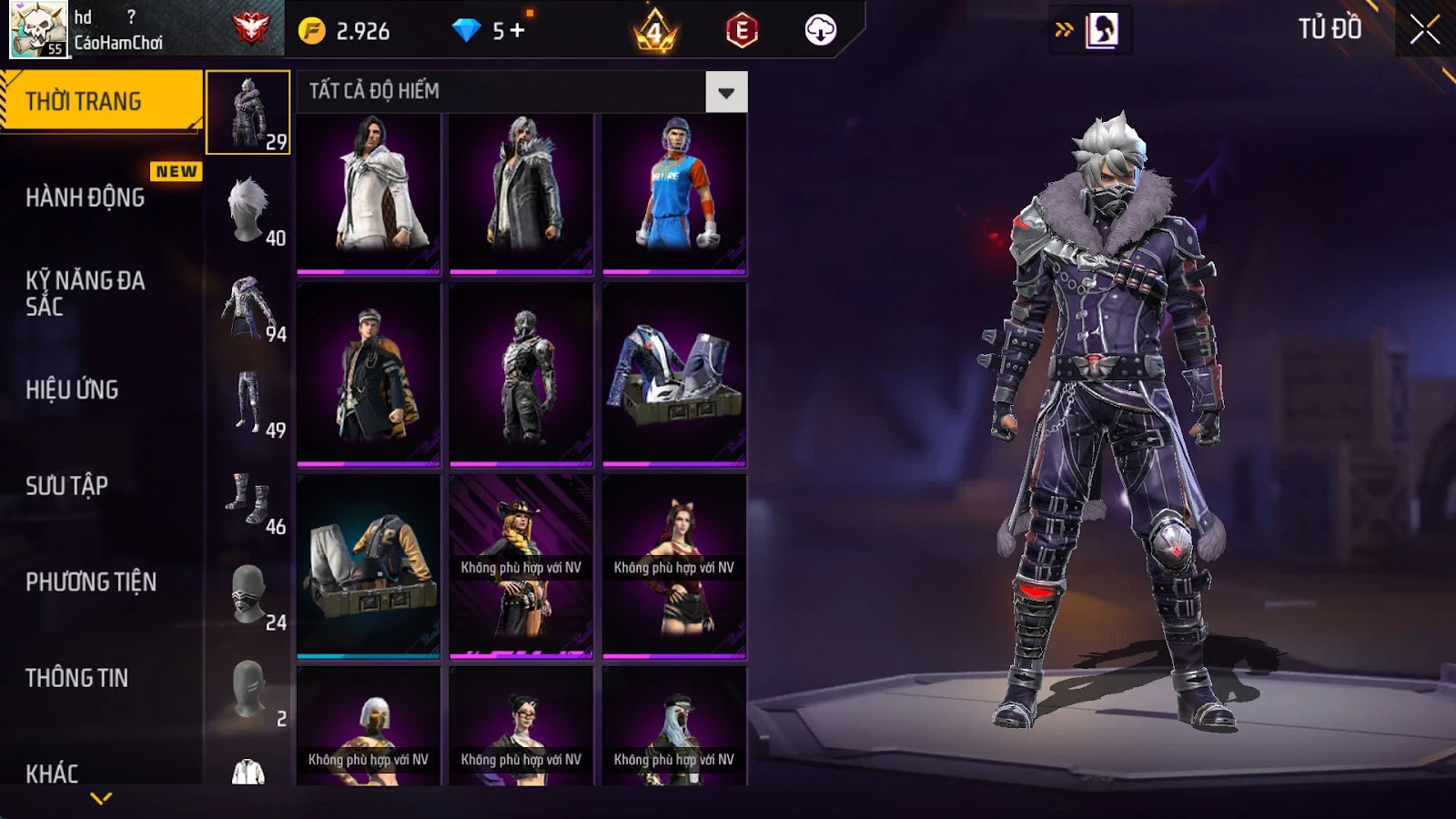The width and height of the screenshot is (1456, 819).
Task: View the Thông Tin tab
Action: click(x=77, y=678)
